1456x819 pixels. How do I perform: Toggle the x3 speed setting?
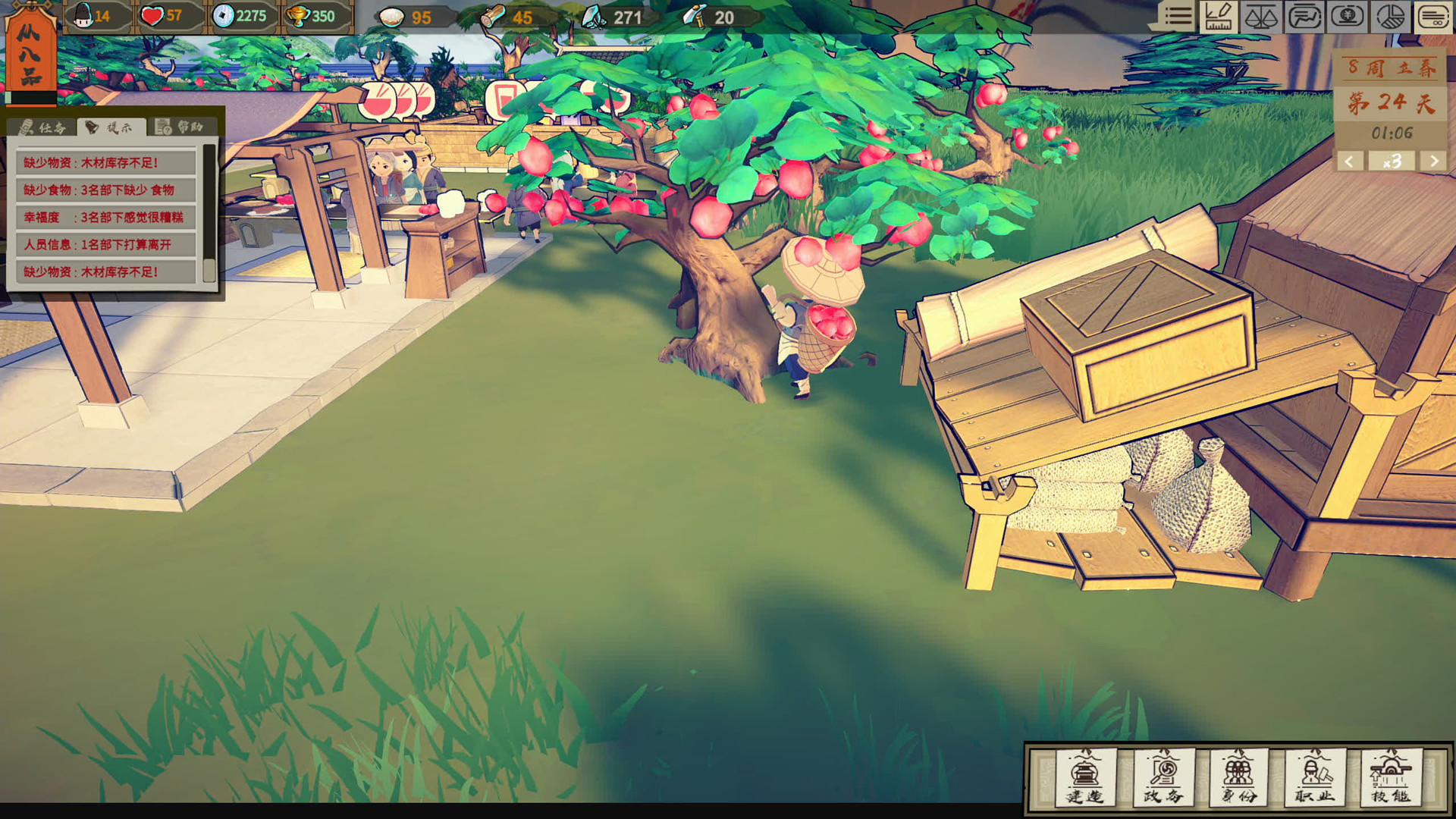click(1392, 162)
